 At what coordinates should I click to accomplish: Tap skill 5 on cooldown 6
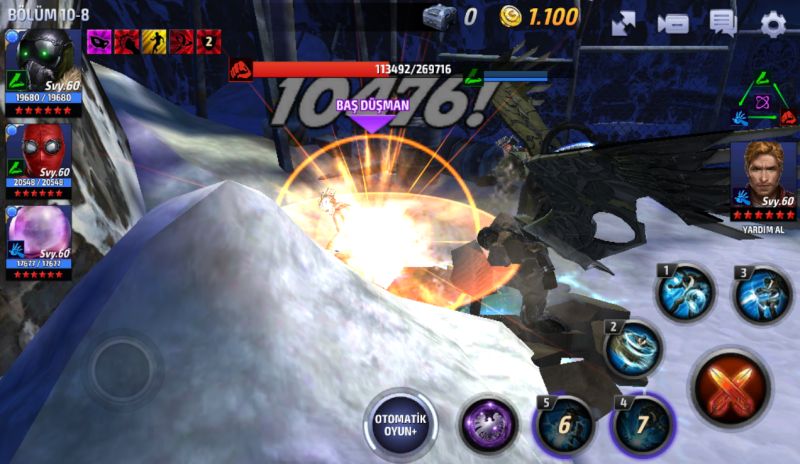click(563, 424)
